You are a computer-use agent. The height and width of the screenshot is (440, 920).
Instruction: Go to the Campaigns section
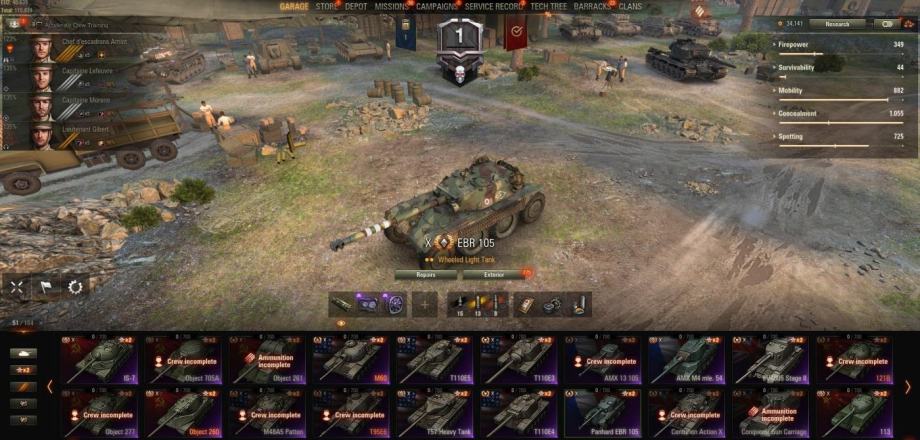coord(437,6)
